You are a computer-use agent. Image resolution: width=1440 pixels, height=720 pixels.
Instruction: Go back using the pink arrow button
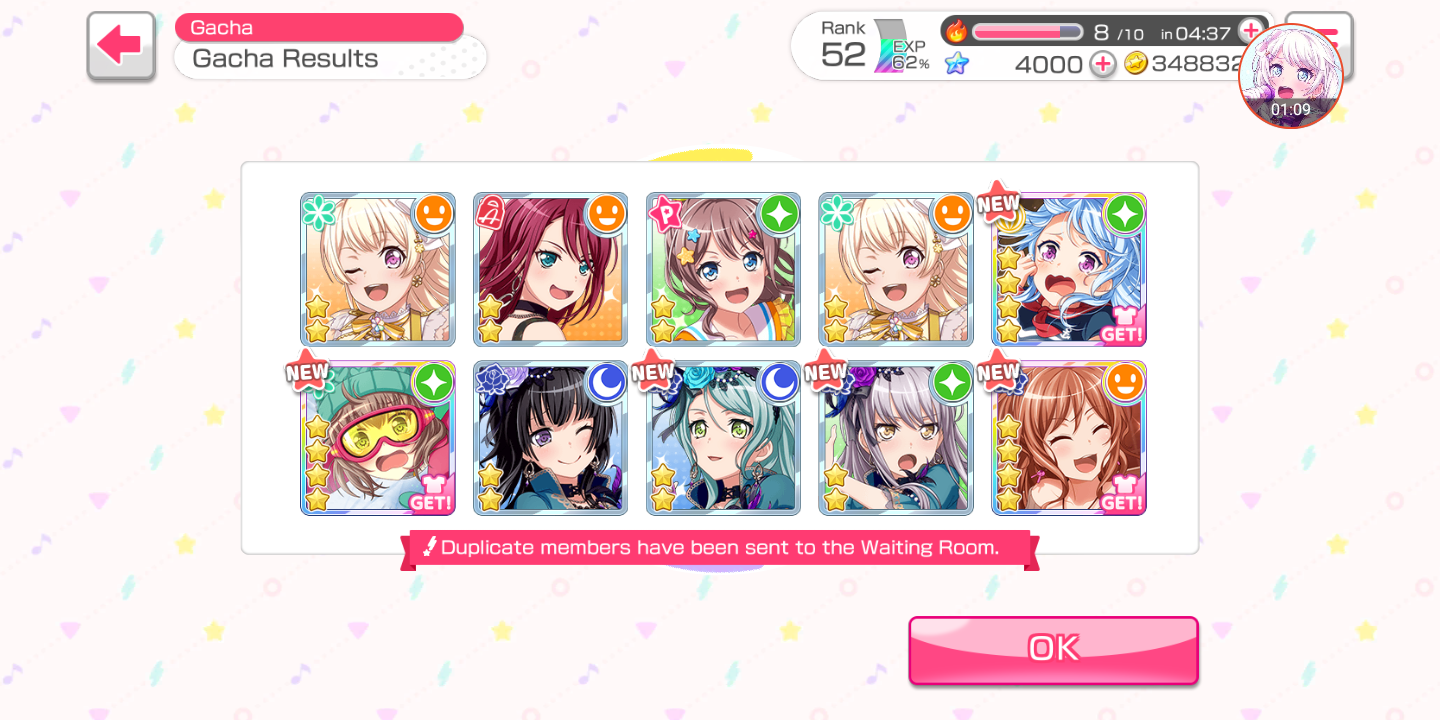pyautogui.click(x=121, y=46)
